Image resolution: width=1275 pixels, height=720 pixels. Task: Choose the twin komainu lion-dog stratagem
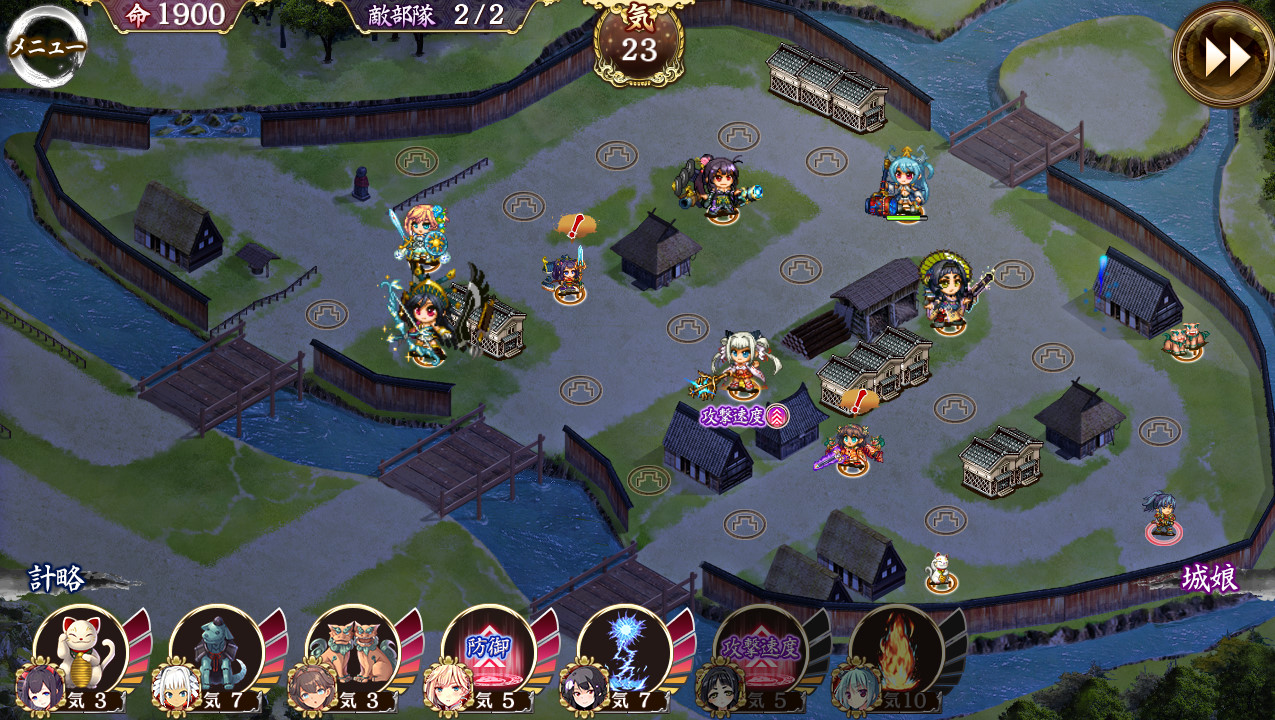tap(353, 652)
